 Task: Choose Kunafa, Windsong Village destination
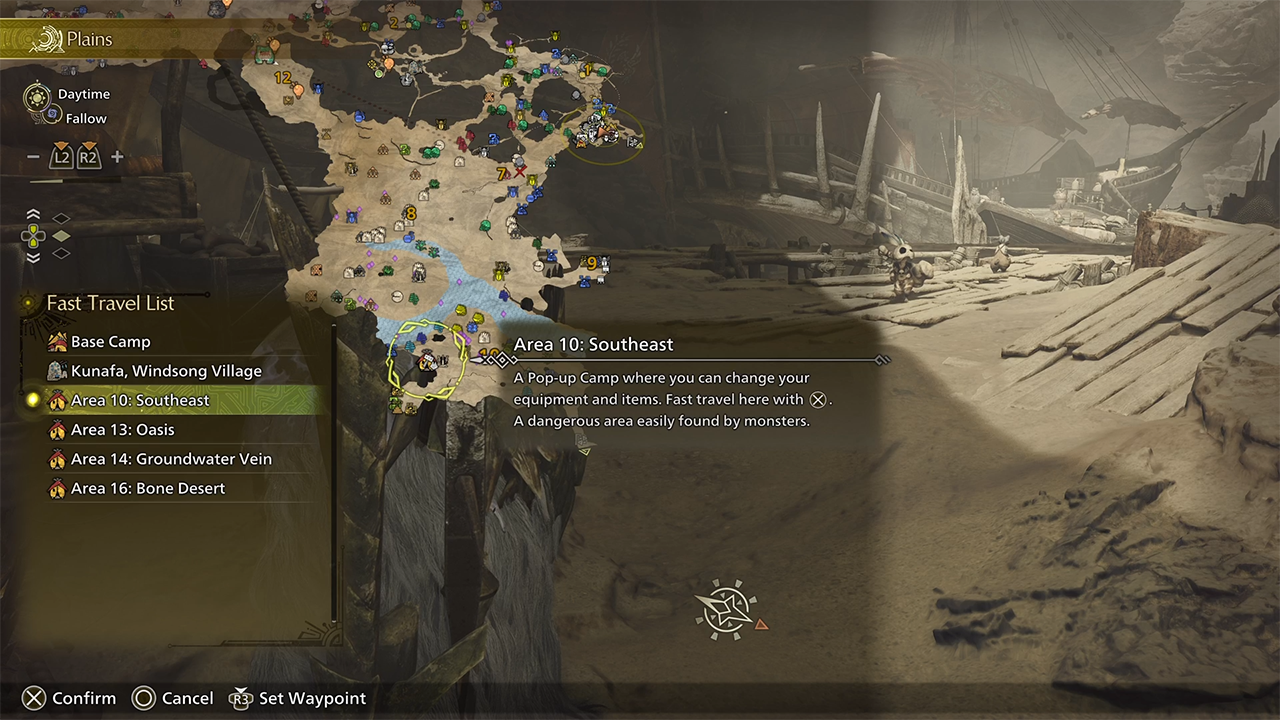(x=165, y=371)
